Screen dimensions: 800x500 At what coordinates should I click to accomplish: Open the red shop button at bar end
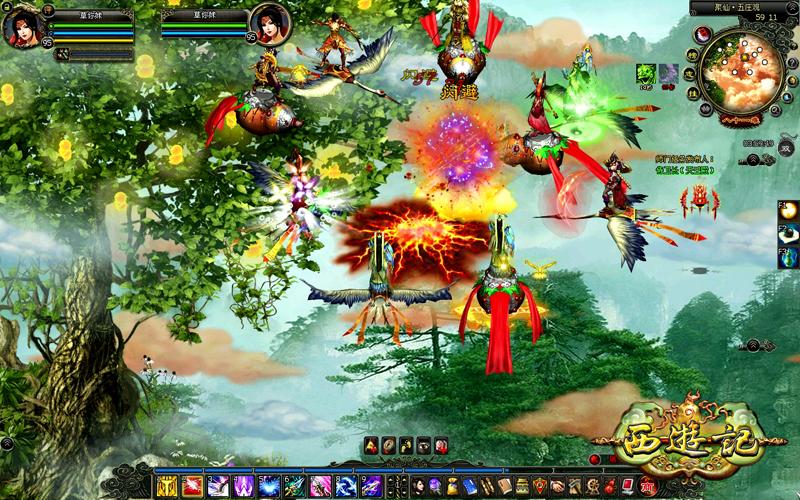(648, 487)
